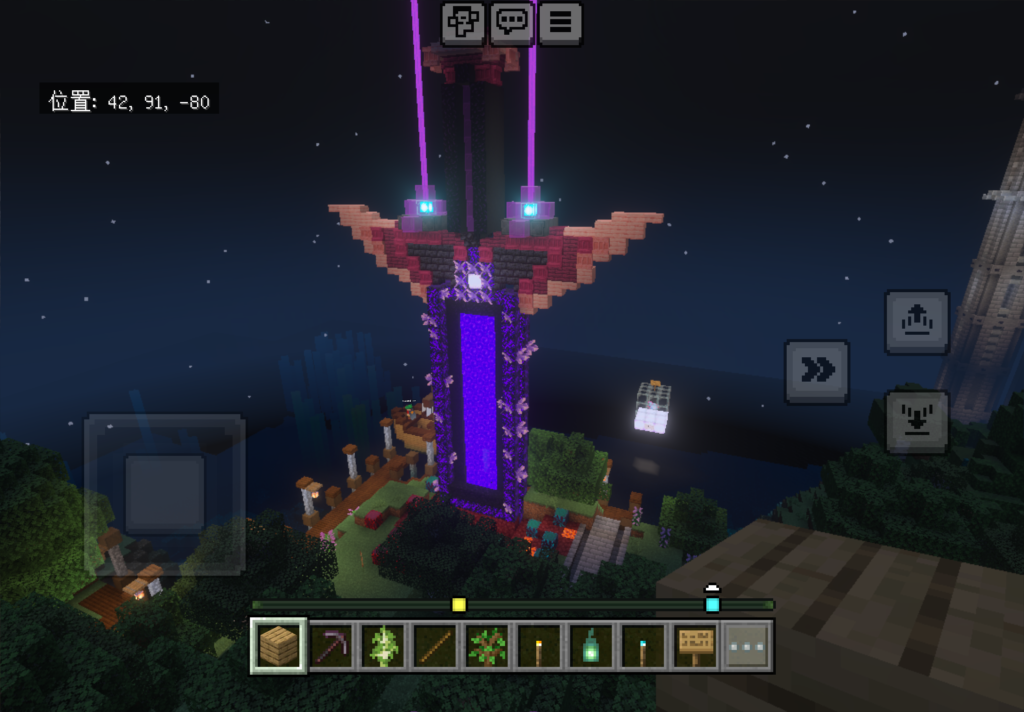Tap the fly-down arrow button
The height and width of the screenshot is (712, 1024).
(x=917, y=421)
